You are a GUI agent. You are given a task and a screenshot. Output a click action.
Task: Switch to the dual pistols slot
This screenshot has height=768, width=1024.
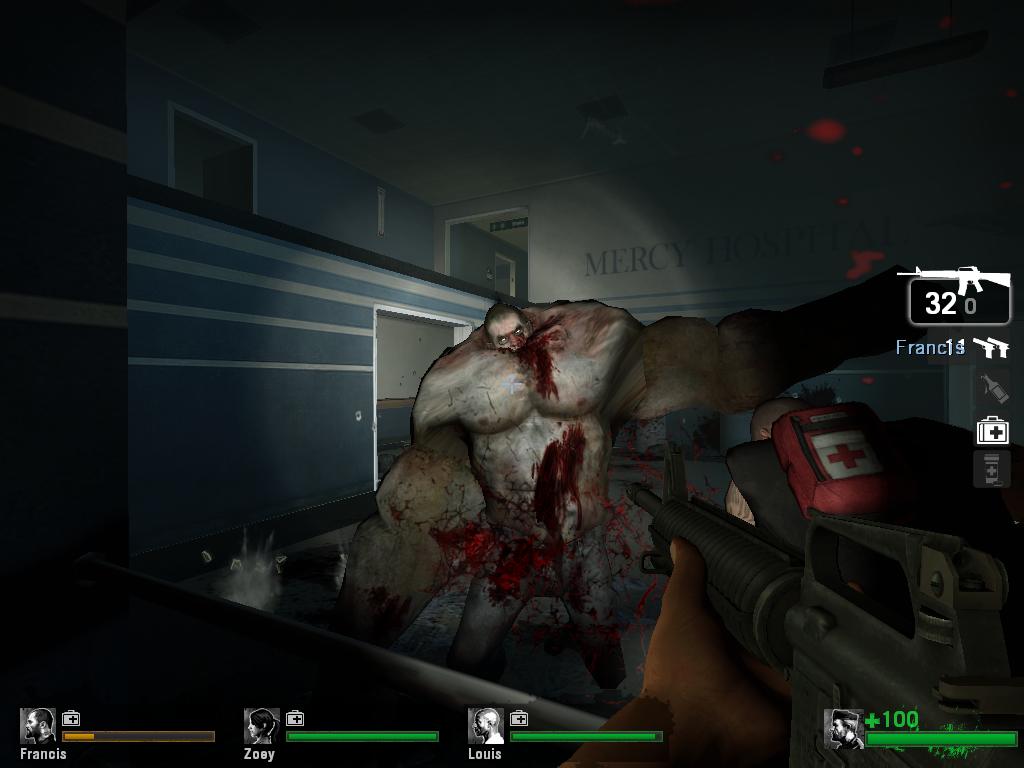point(991,347)
